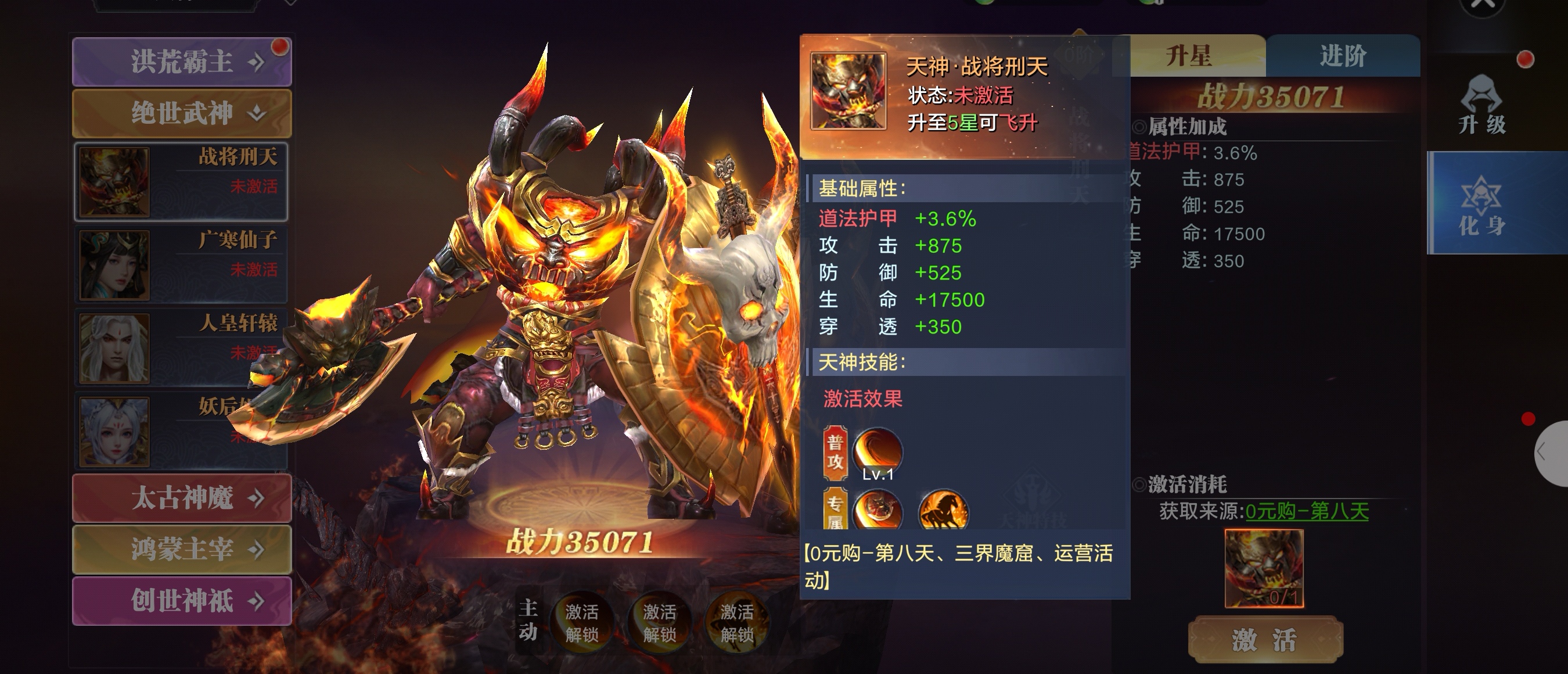Close the deity panel with X
Screen dimensions: 1568x674
tap(1483, 5)
